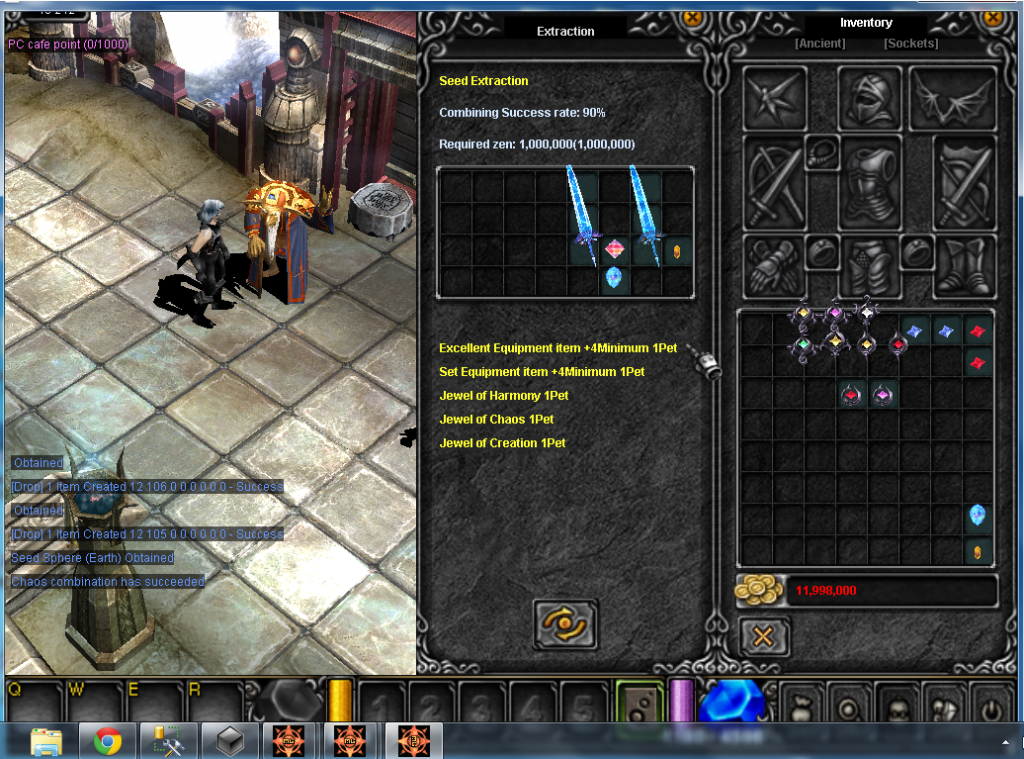The image size is (1024, 759).
Task: Open the Windows file explorer from the taskbar
Action: pos(46,741)
